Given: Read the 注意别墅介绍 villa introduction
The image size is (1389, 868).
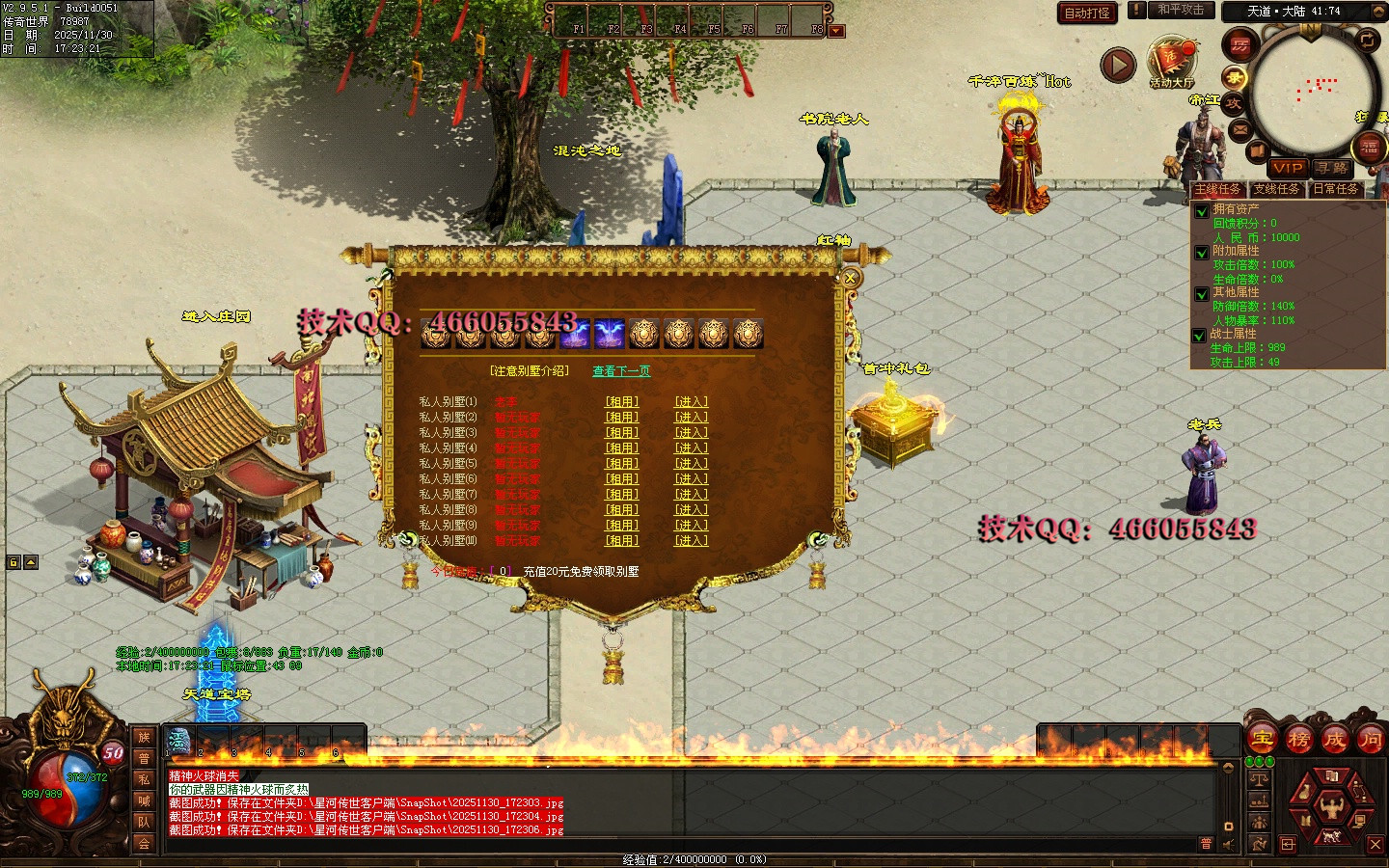Looking at the screenshot, I should 530,371.
